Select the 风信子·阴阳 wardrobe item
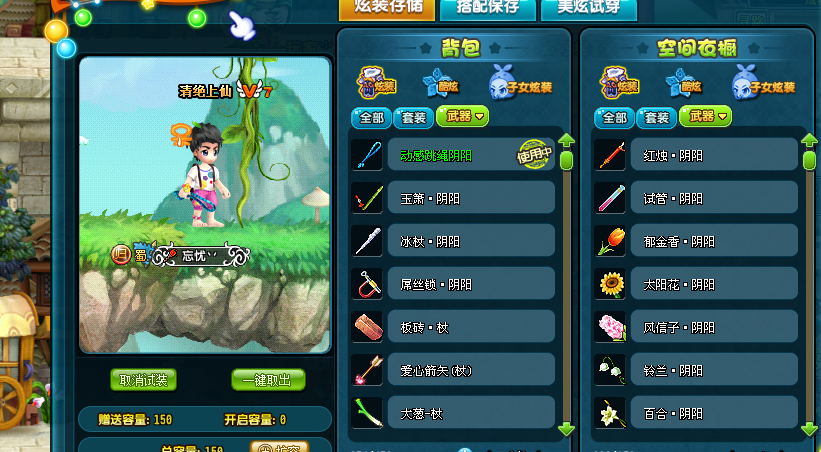Image resolution: width=821 pixels, height=452 pixels. 696,327
